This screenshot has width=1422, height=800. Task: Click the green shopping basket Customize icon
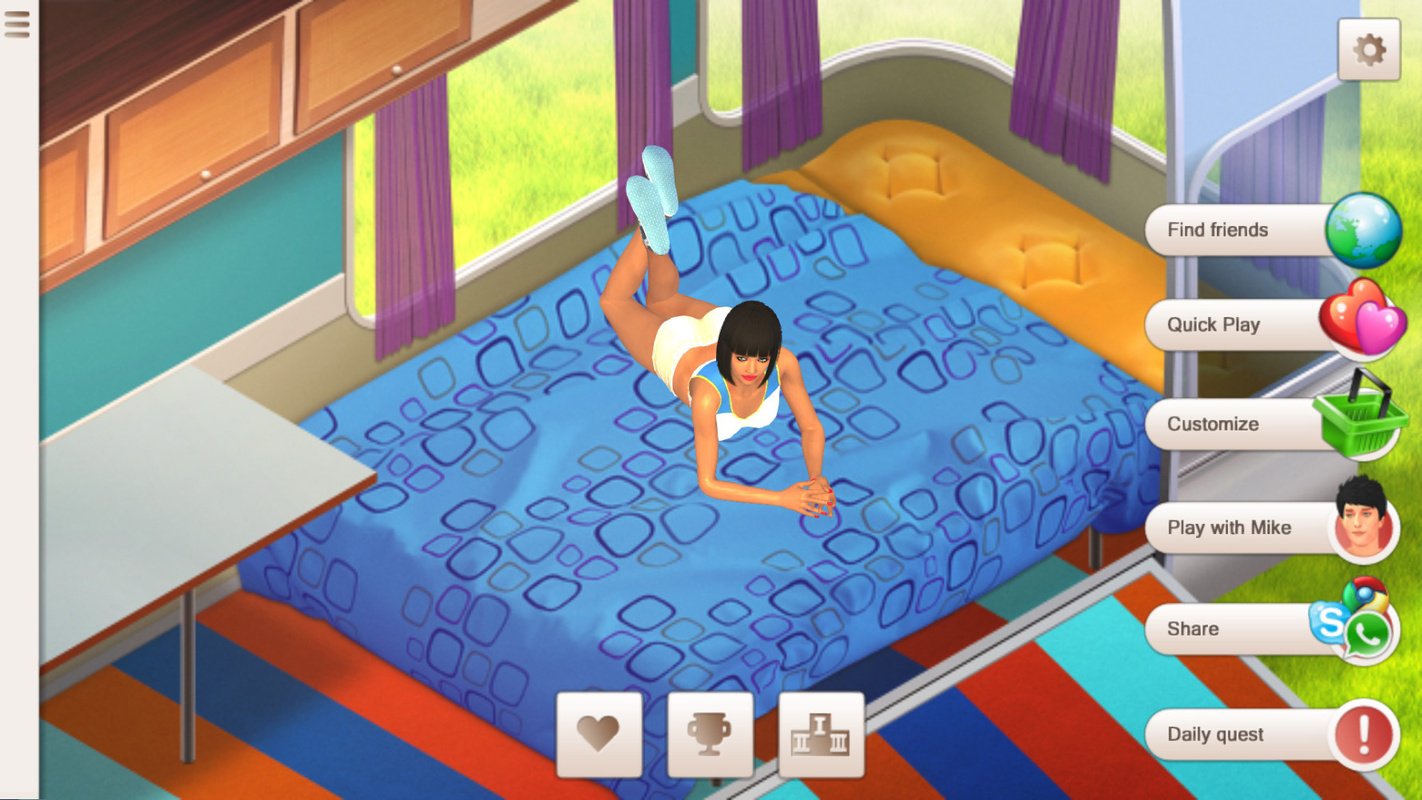pos(1361,424)
